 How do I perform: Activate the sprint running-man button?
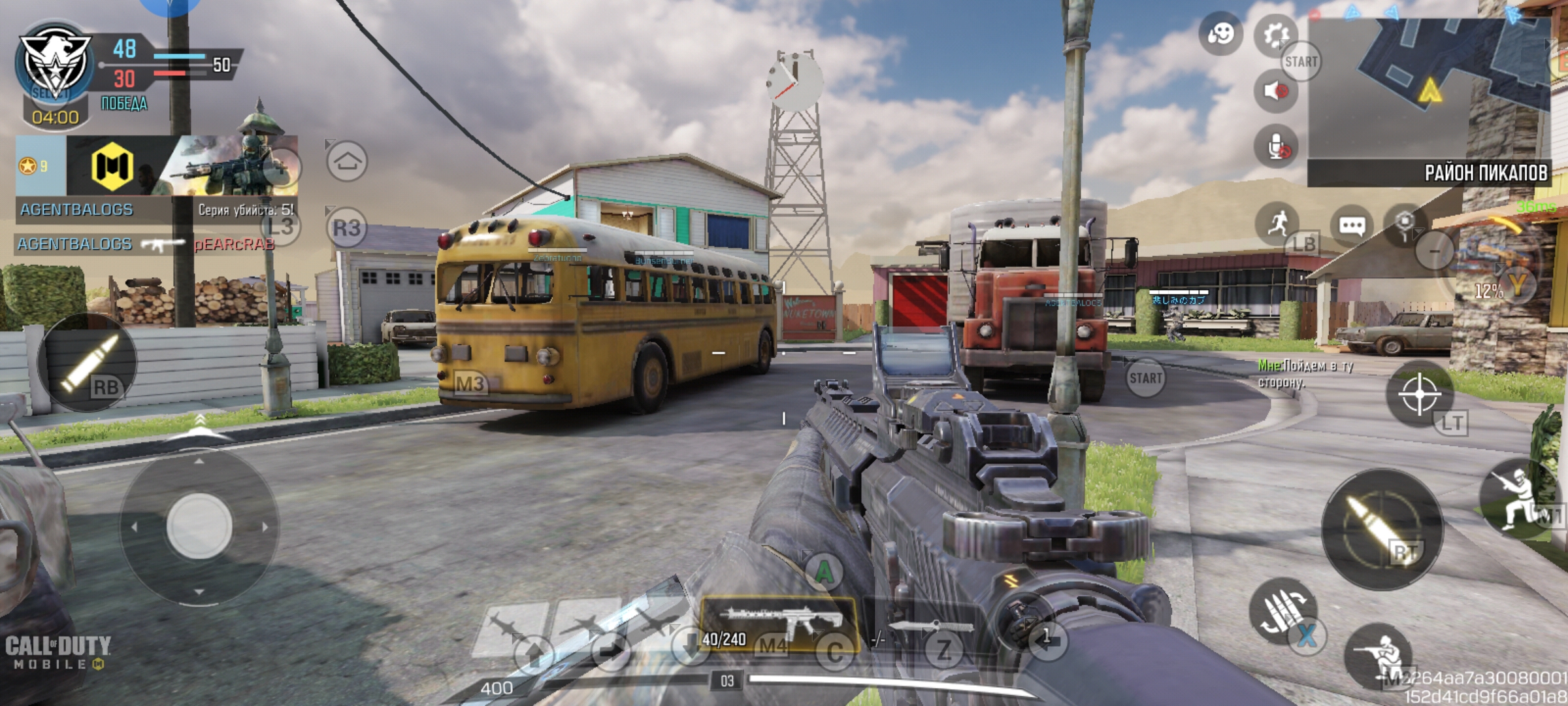click(1277, 224)
